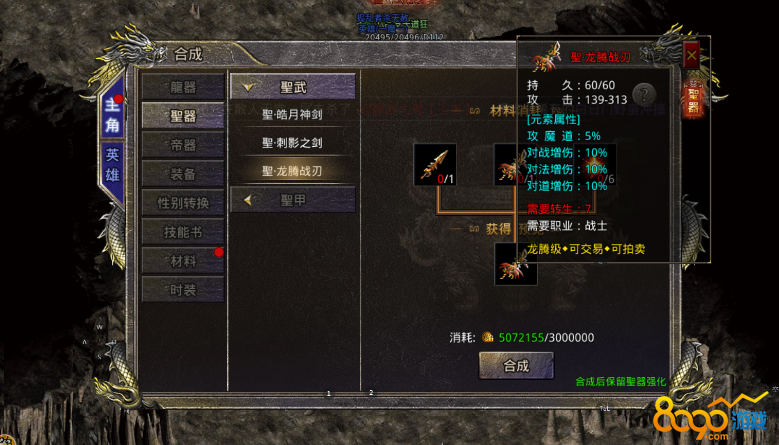This screenshot has width=779, height=445.
Task: Click the 合成 synthesize button
Action: pyautogui.click(x=516, y=365)
